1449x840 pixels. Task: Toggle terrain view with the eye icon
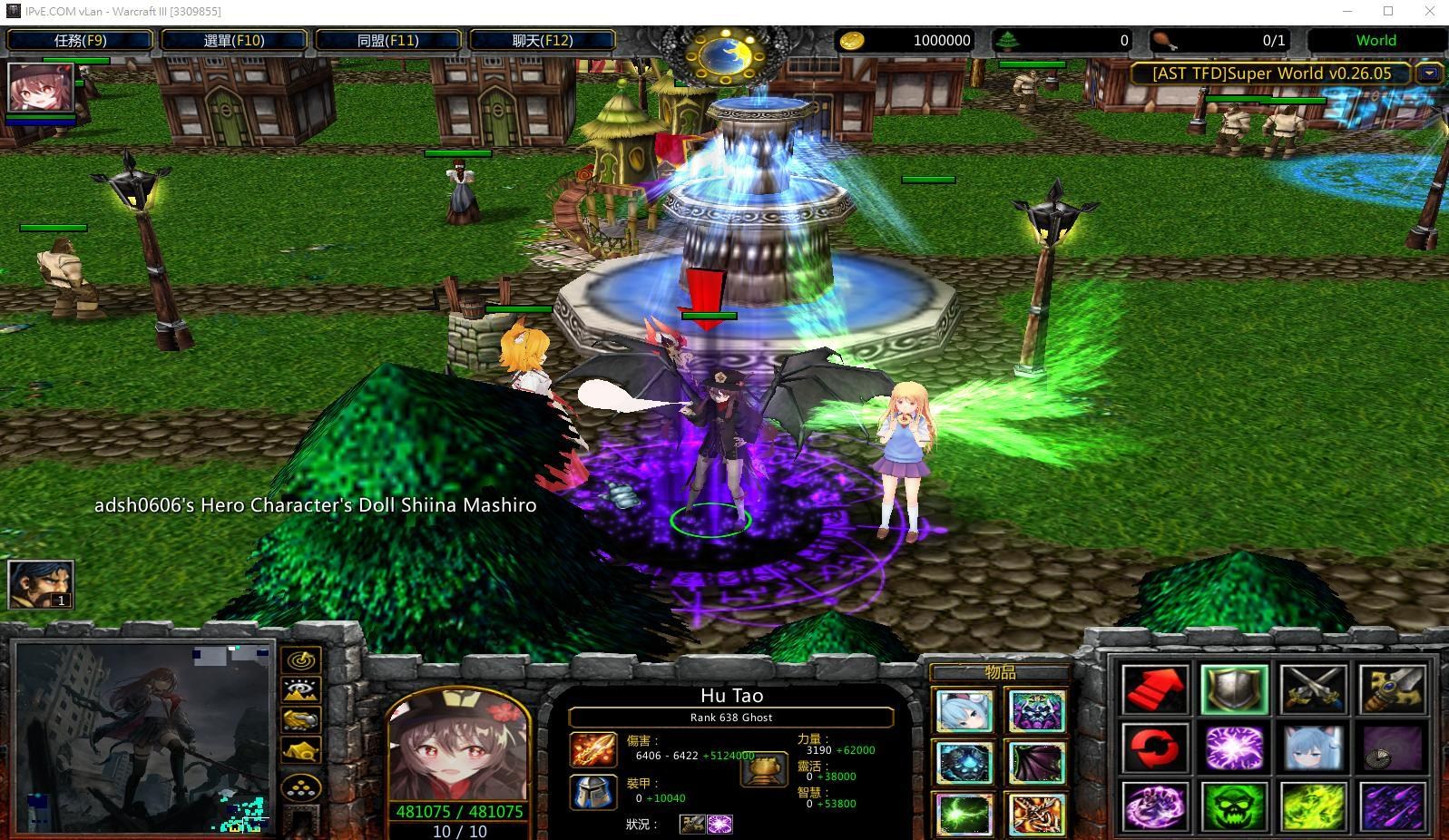(299, 690)
